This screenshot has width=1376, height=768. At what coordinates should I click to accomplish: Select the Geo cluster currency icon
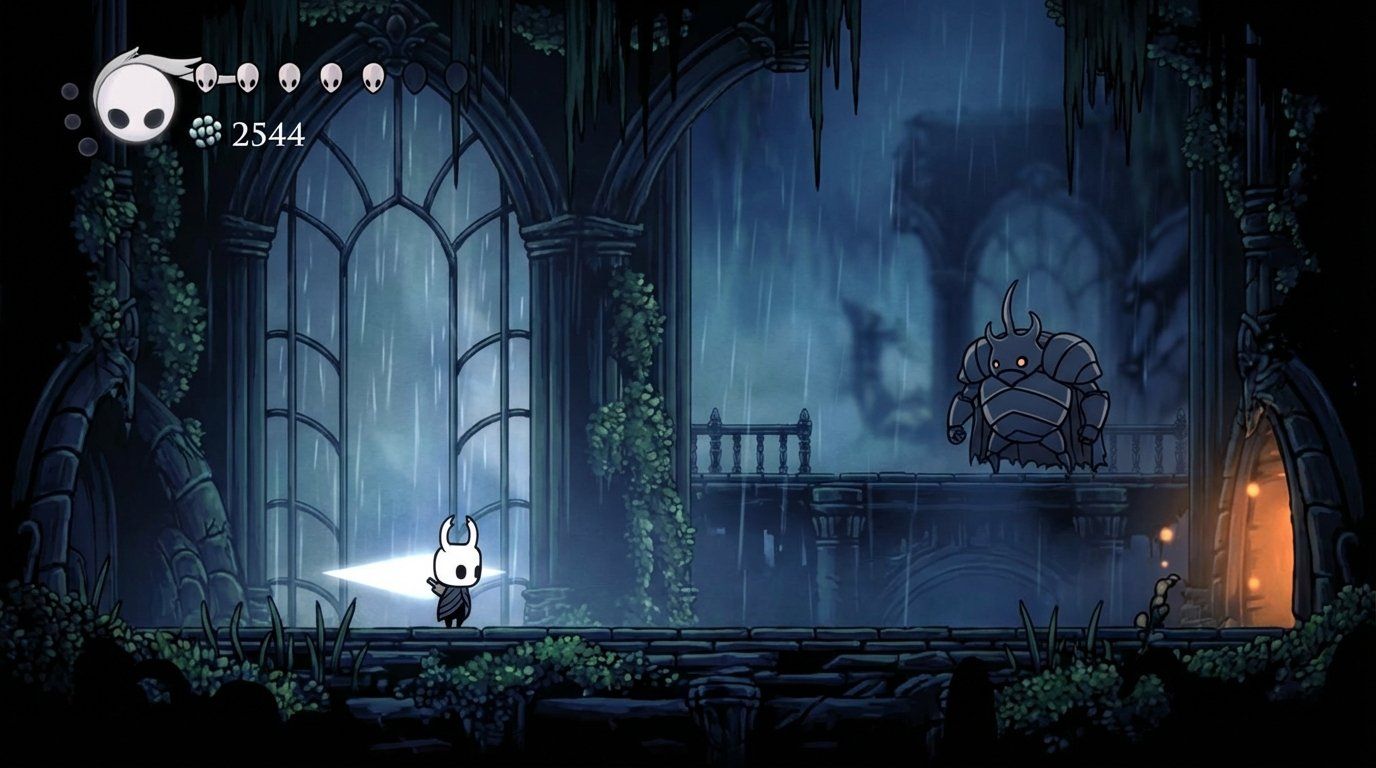click(205, 130)
